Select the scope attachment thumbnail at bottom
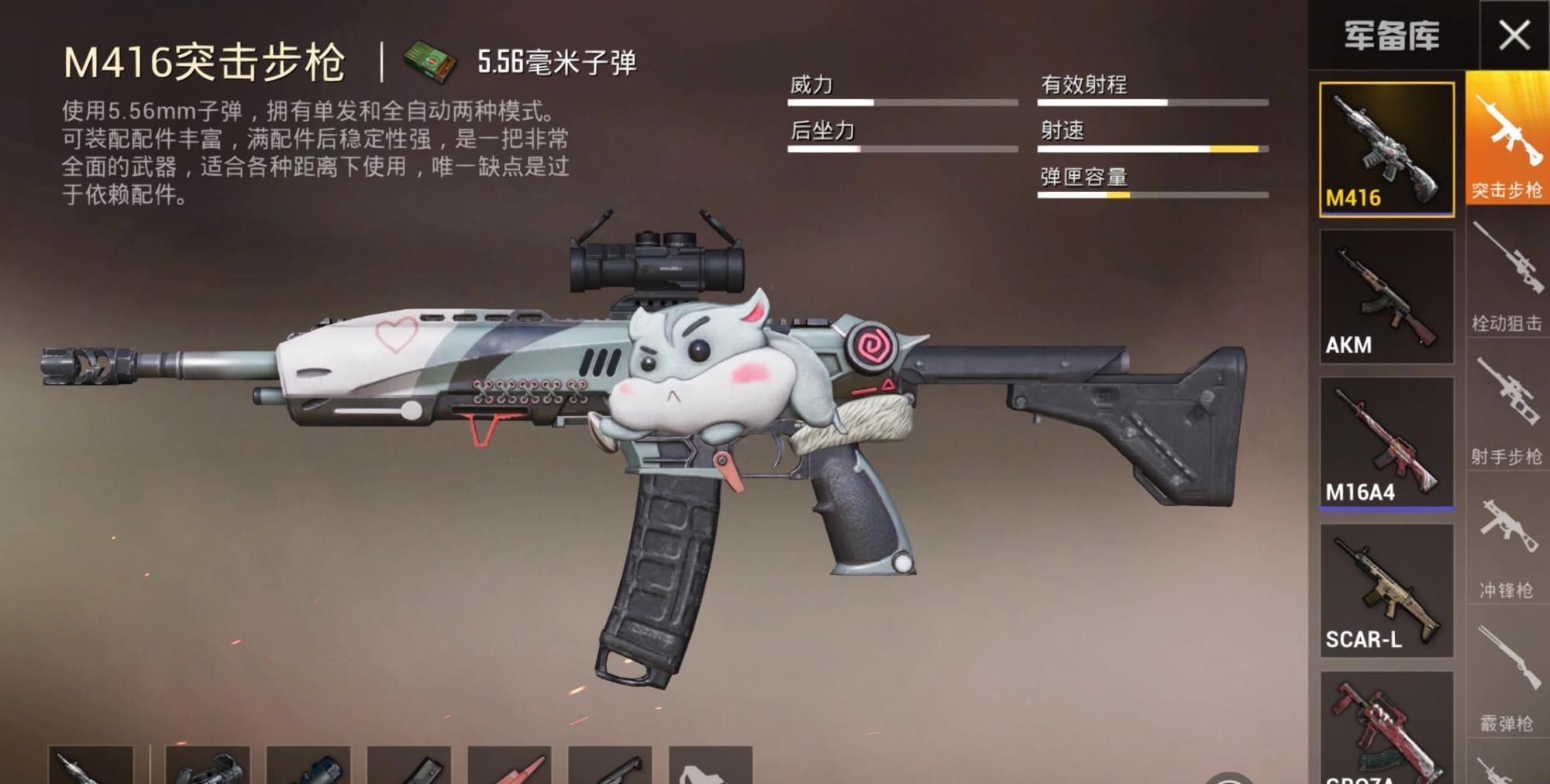Screen dimensions: 1550x784 click(208, 765)
